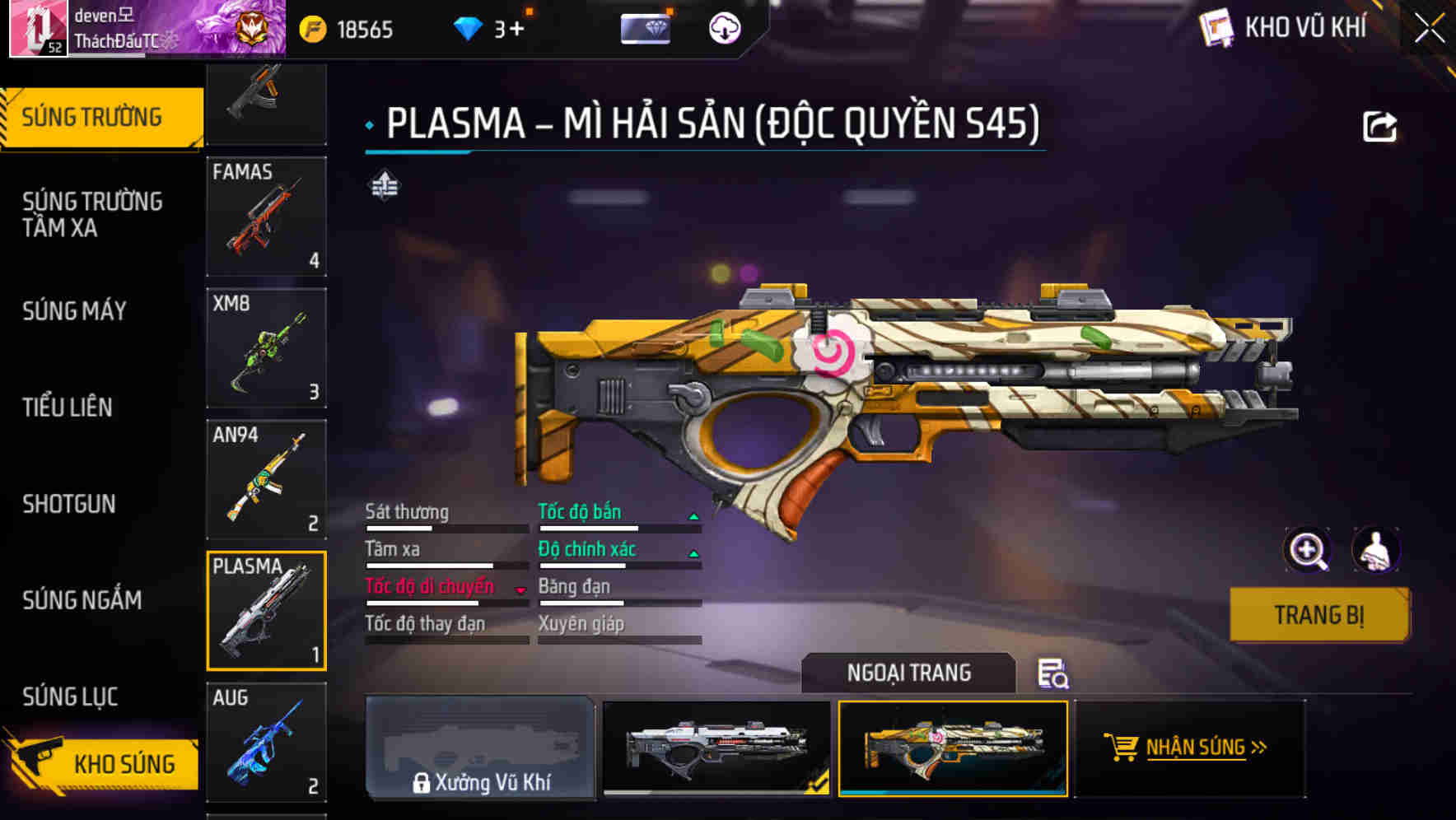The image size is (1456, 820).
Task: Preview skin on character icon
Action: click(x=1375, y=550)
